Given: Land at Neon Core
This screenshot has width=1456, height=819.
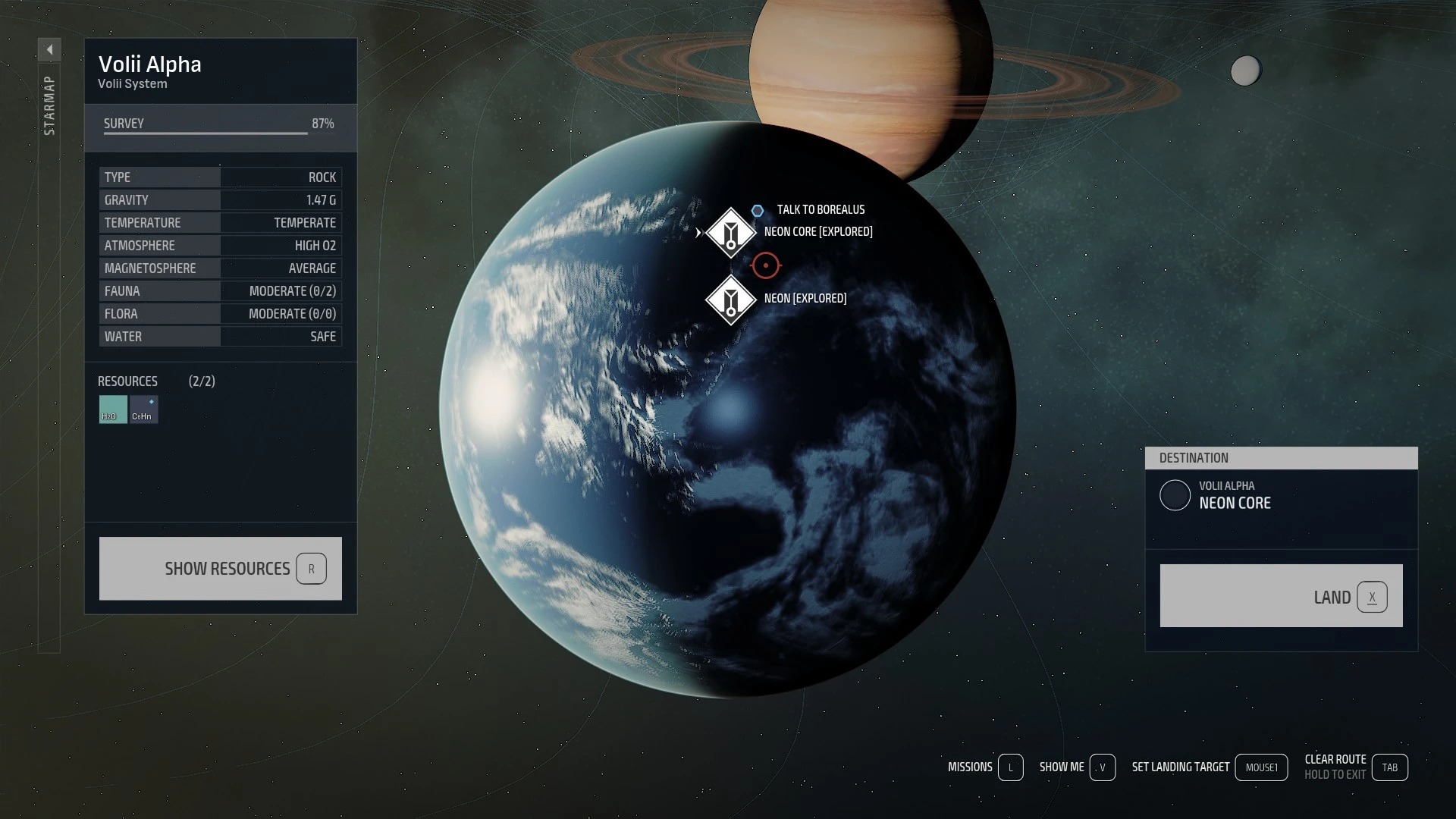Looking at the screenshot, I should click(x=1281, y=596).
